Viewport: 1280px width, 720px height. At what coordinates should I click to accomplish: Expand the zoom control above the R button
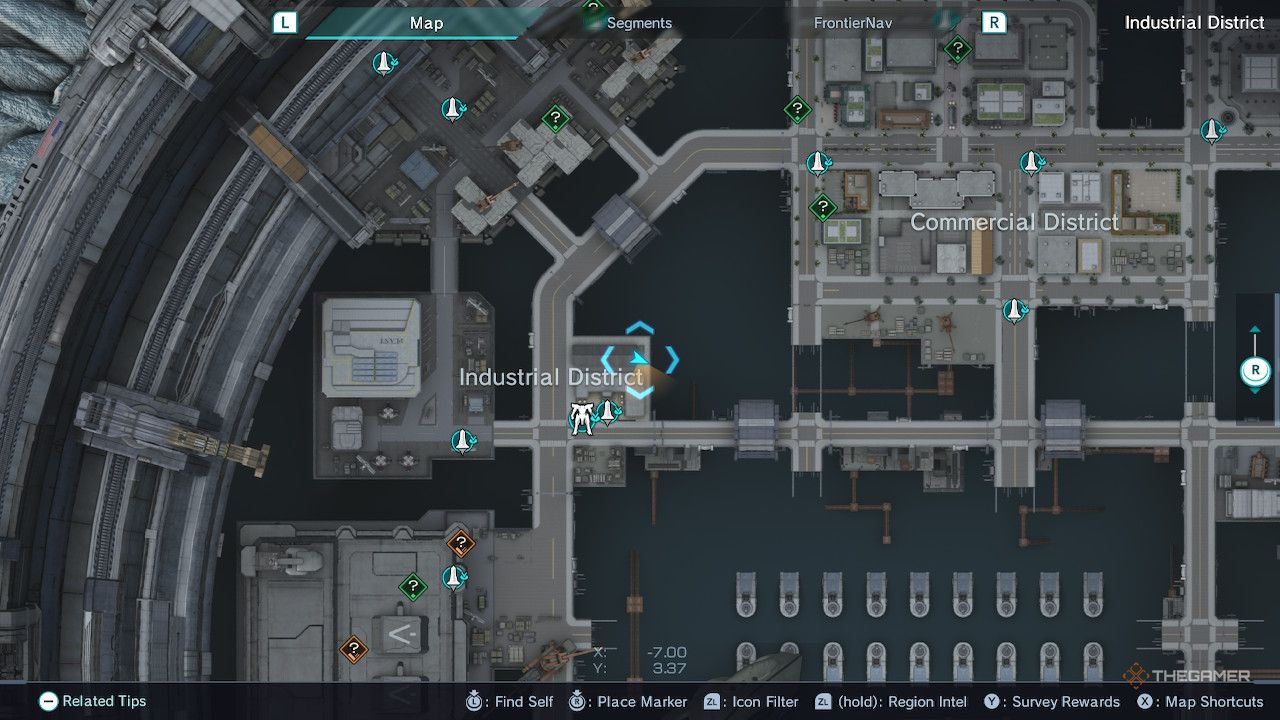click(1255, 330)
